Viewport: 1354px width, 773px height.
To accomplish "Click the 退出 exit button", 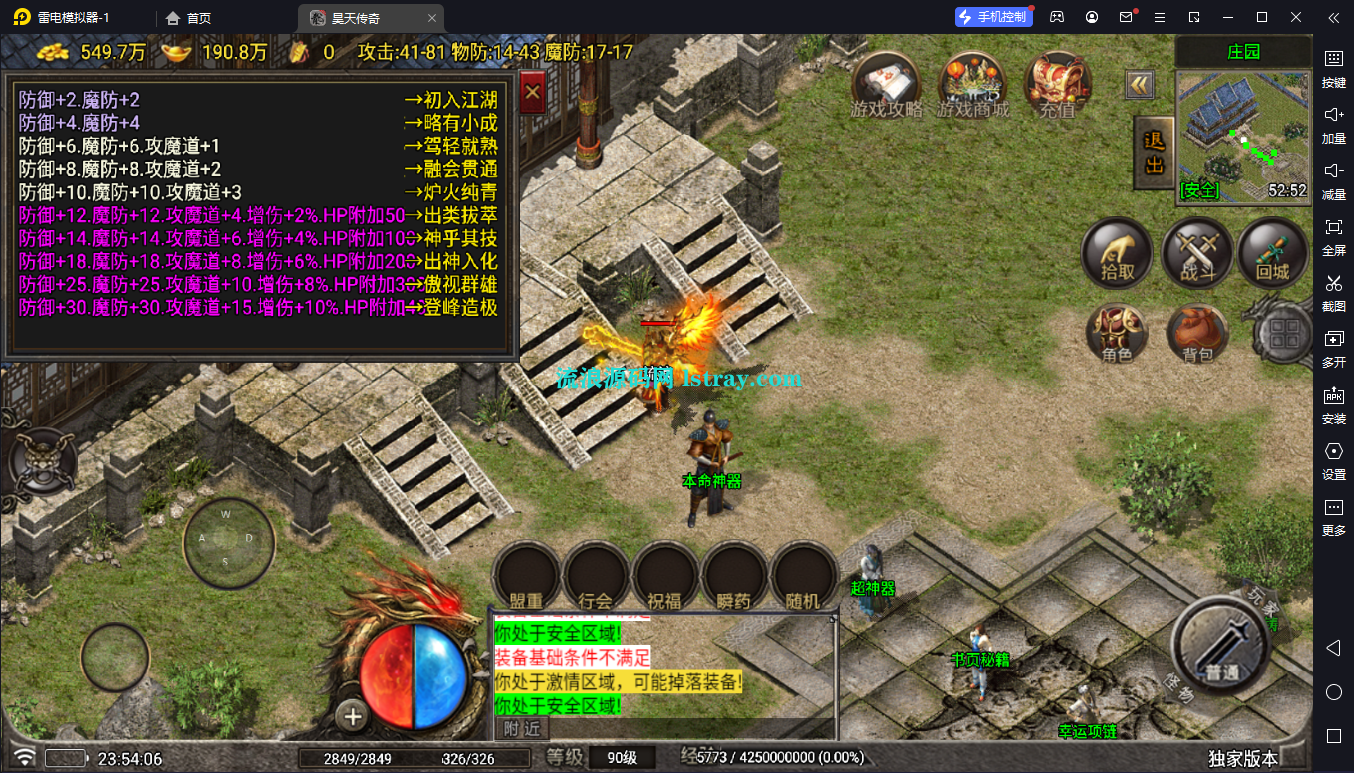I will (1154, 153).
